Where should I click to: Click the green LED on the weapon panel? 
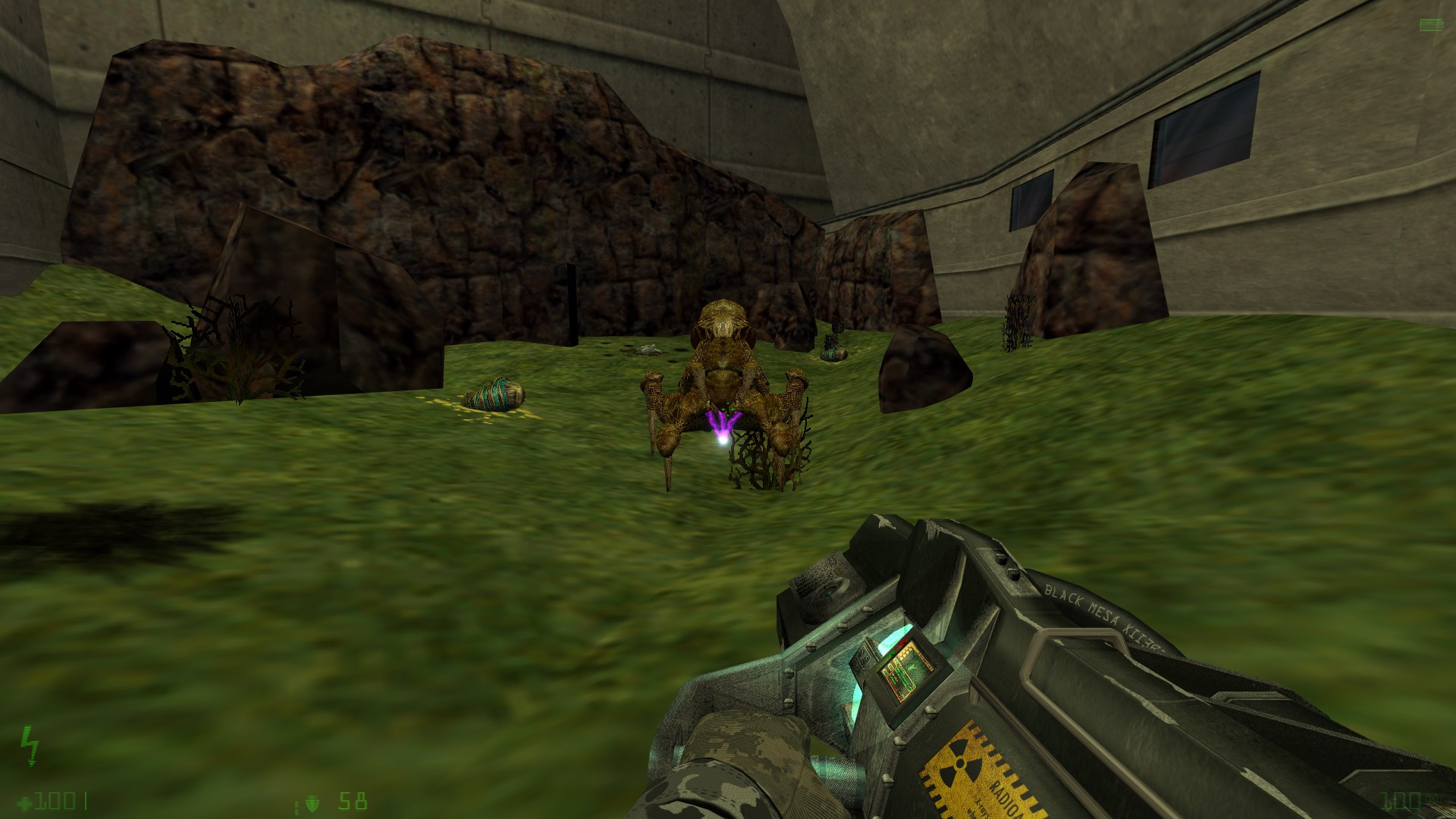pyautogui.click(x=892, y=654)
